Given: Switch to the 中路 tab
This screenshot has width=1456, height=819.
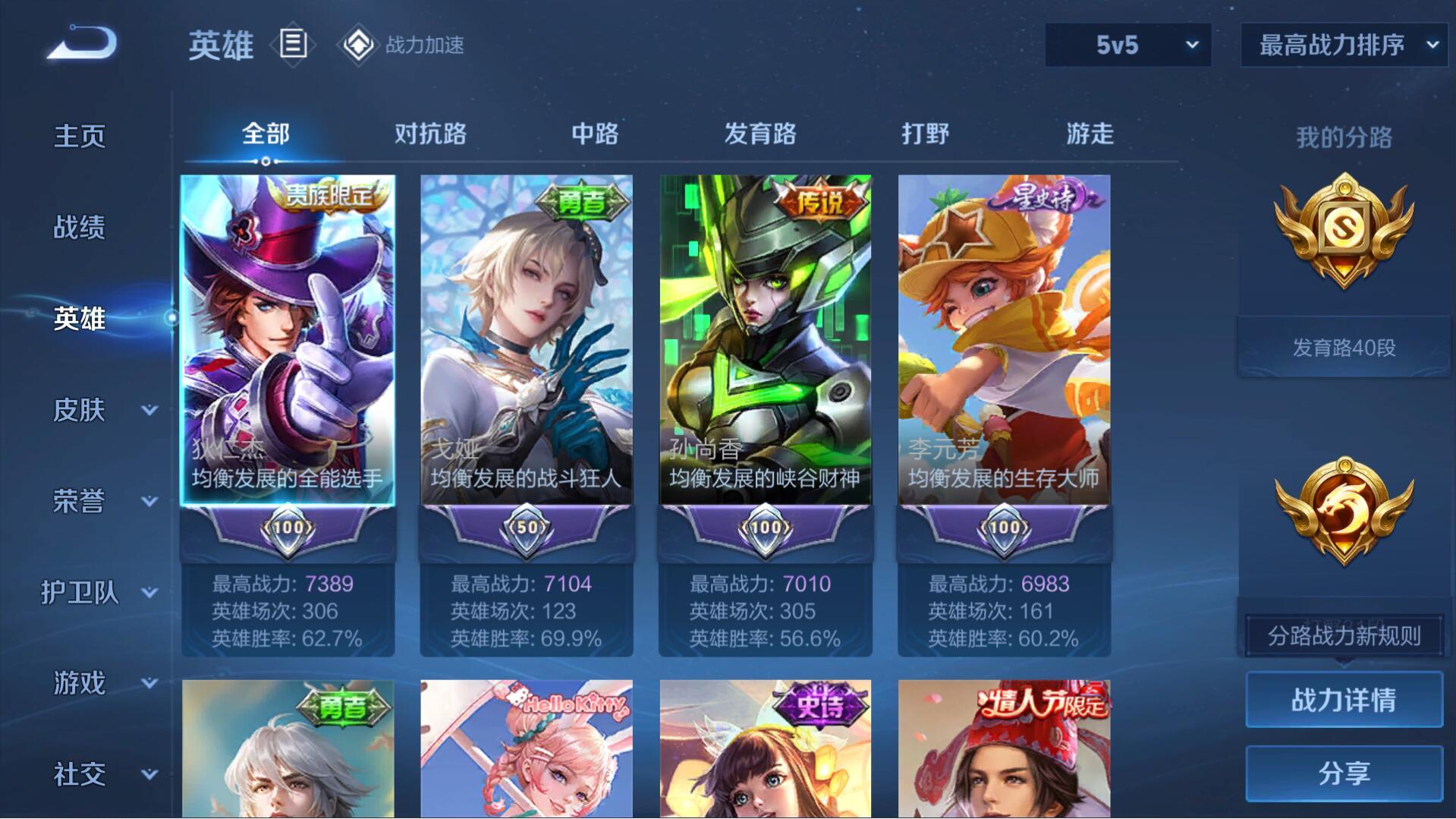Looking at the screenshot, I should click(x=595, y=134).
